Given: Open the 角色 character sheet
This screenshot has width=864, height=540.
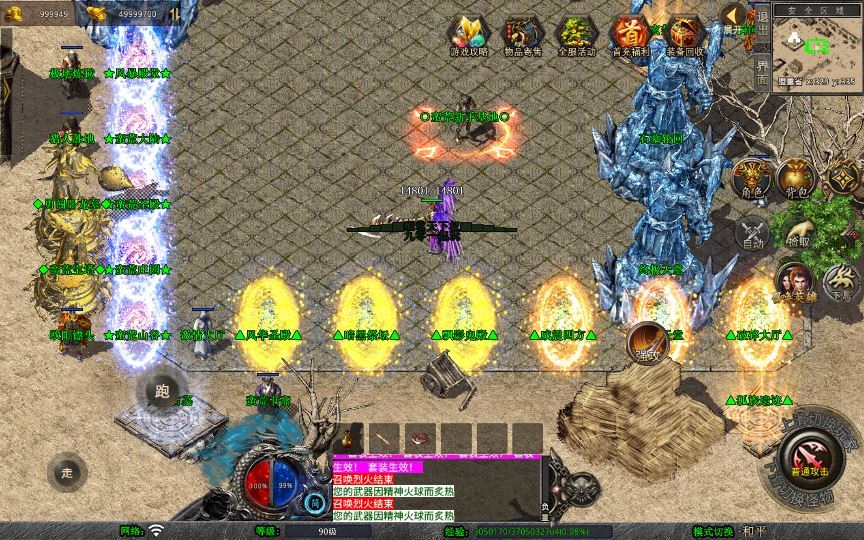Looking at the screenshot, I should (x=752, y=178).
